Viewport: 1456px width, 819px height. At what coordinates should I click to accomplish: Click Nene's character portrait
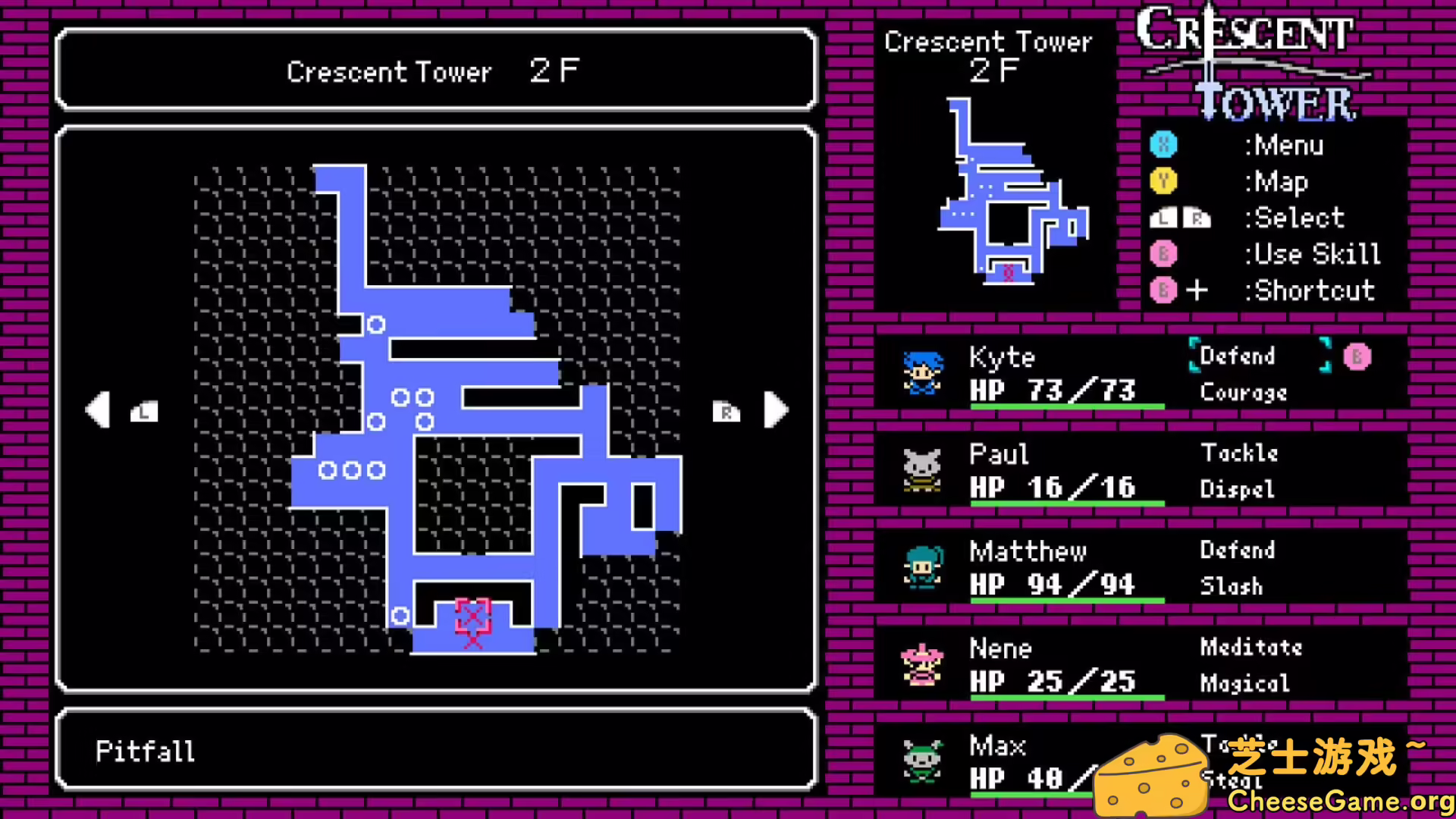(921, 664)
